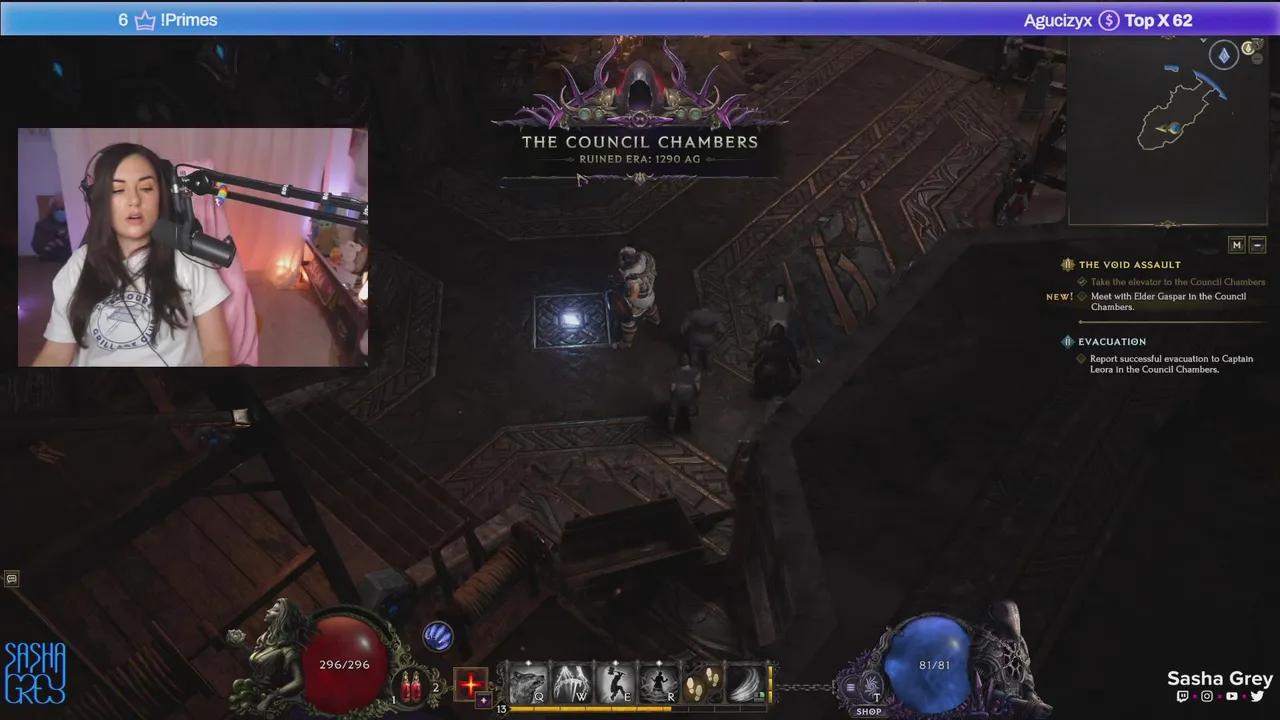The height and width of the screenshot is (720, 1280).
Task: Open the full map with the M button
Action: 1236,244
